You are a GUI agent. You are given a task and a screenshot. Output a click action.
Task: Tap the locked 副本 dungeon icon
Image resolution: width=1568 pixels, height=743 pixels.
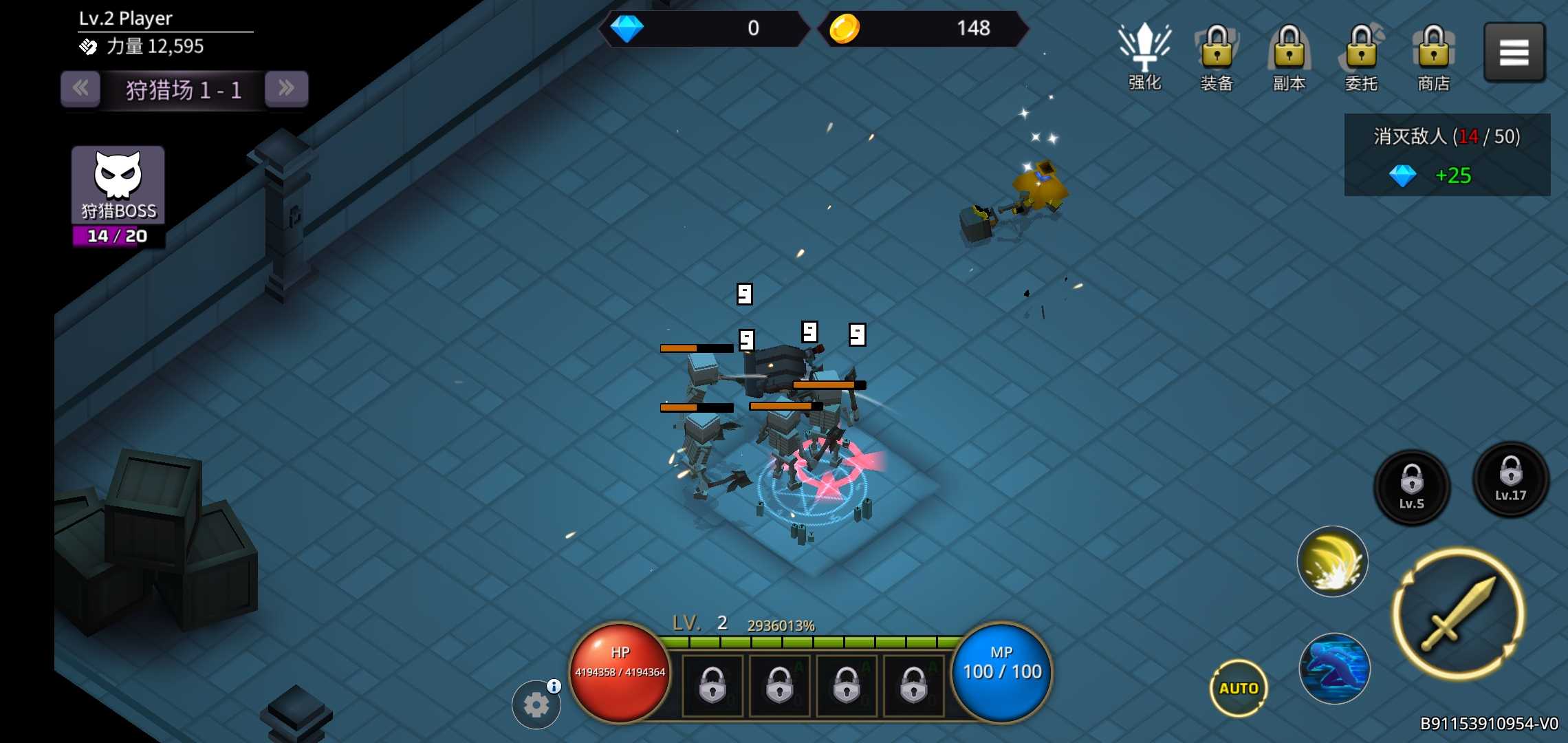coord(1289,56)
